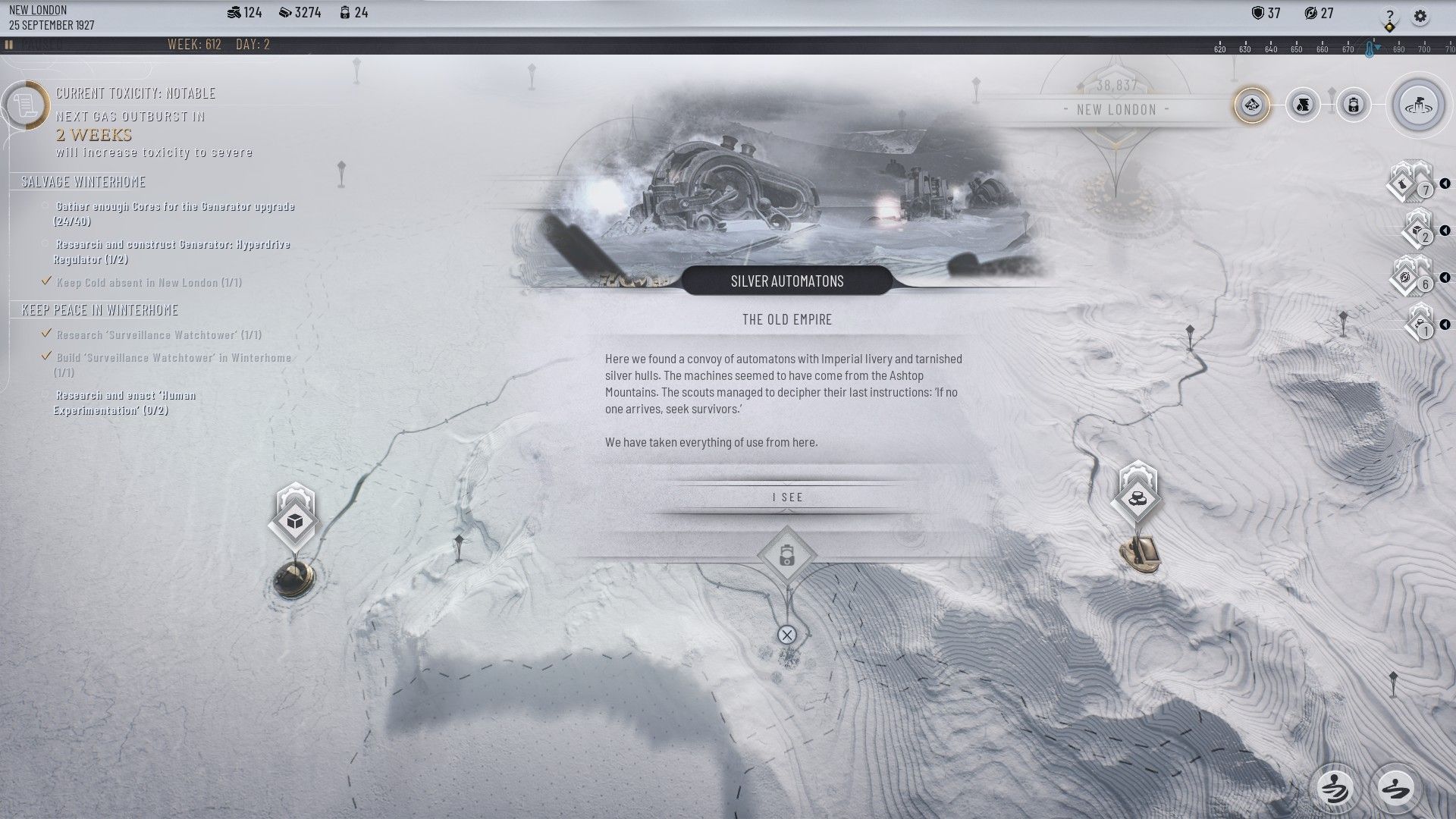Click the X map marker below the event window
Viewport: 1456px width, 819px height.
787,635
